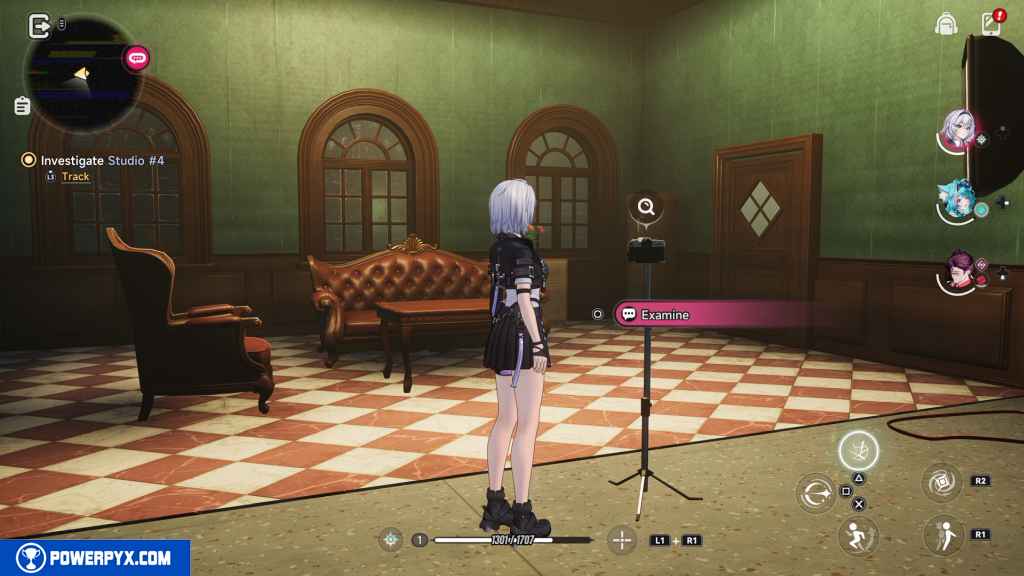Open the backpack inventory

(x=946, y=23)
